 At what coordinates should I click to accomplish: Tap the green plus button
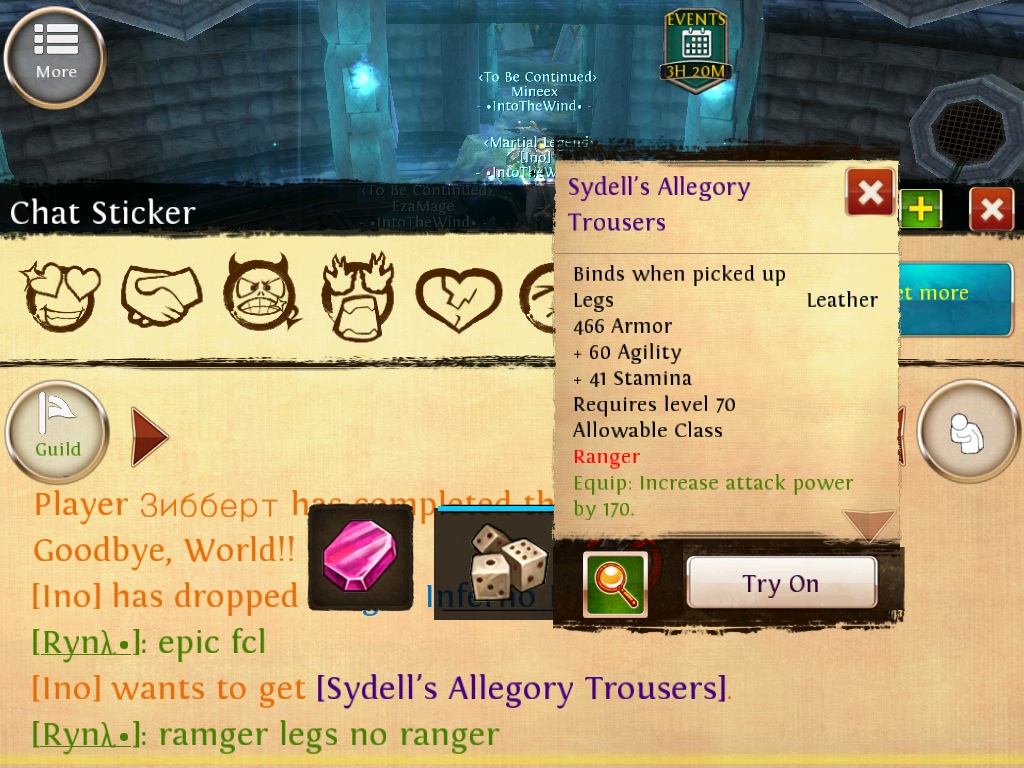(920, 209)
